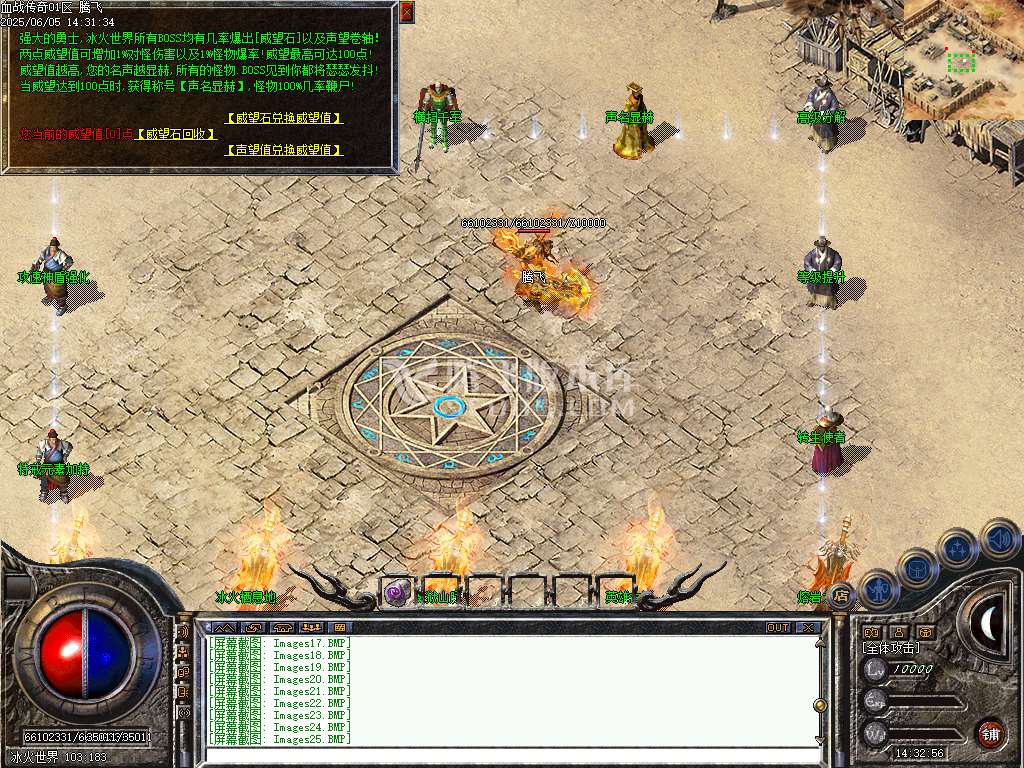Open the skills sparkle round button
The height and width of the screenshot is (768, 1024).
[x=958, y=549]
